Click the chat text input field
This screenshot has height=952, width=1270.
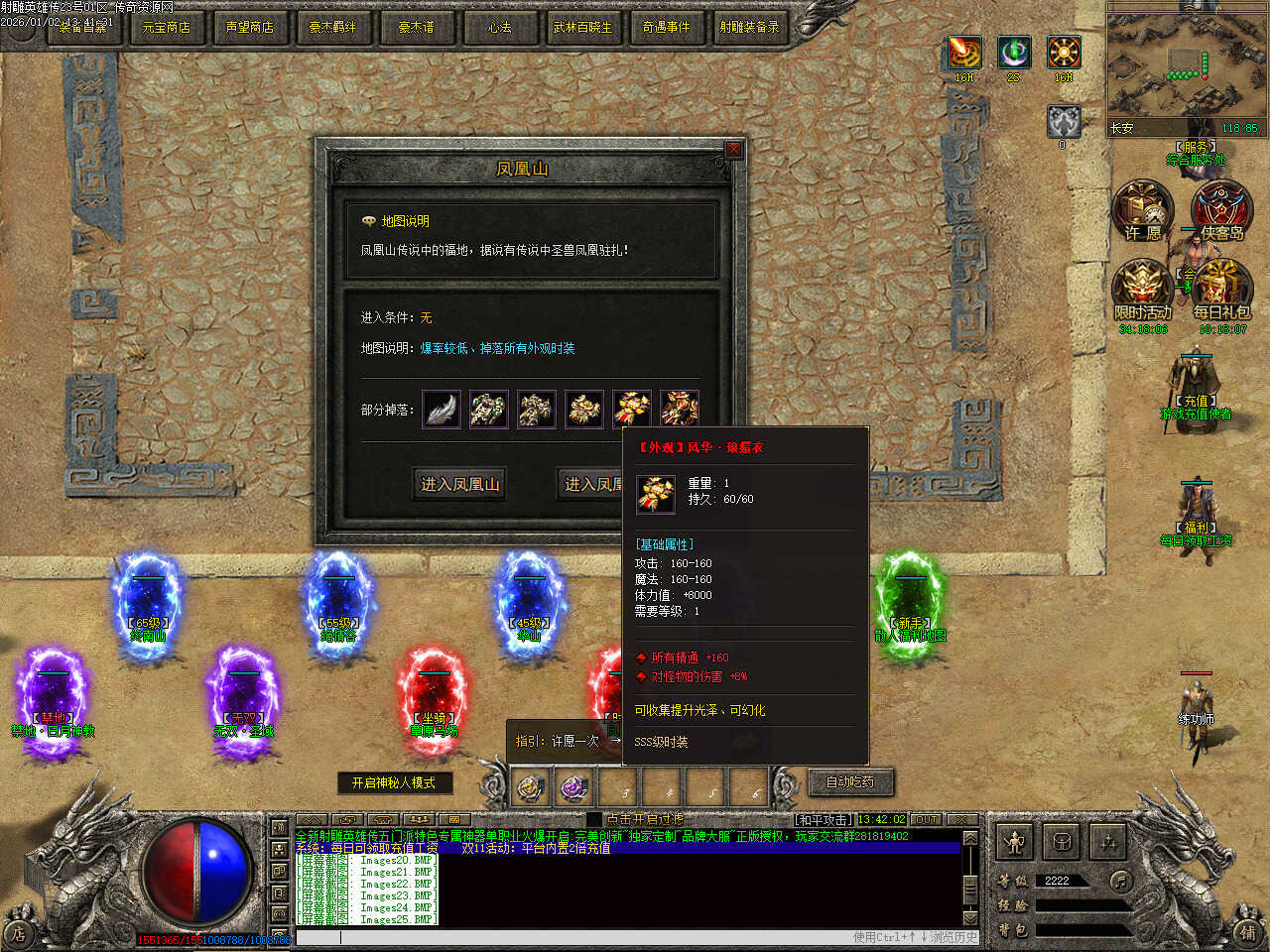(595, 936)
